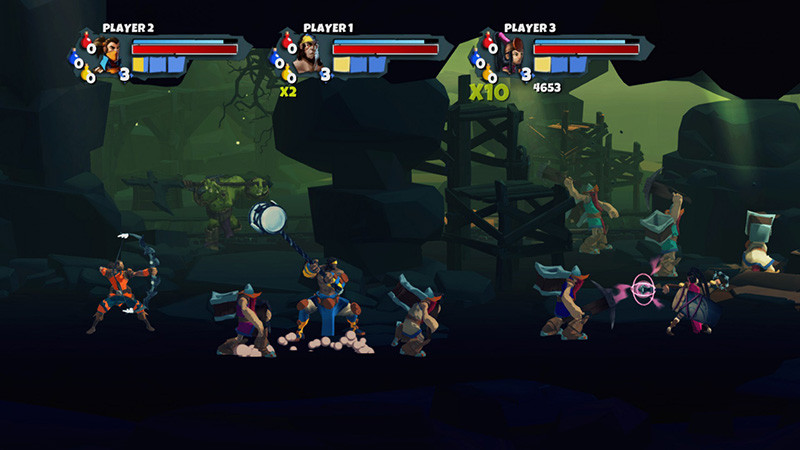The height and width of the screenshot is (450, 800).
Task: Activate Player 3's yellow potion
Action: [x=489, y=72]
